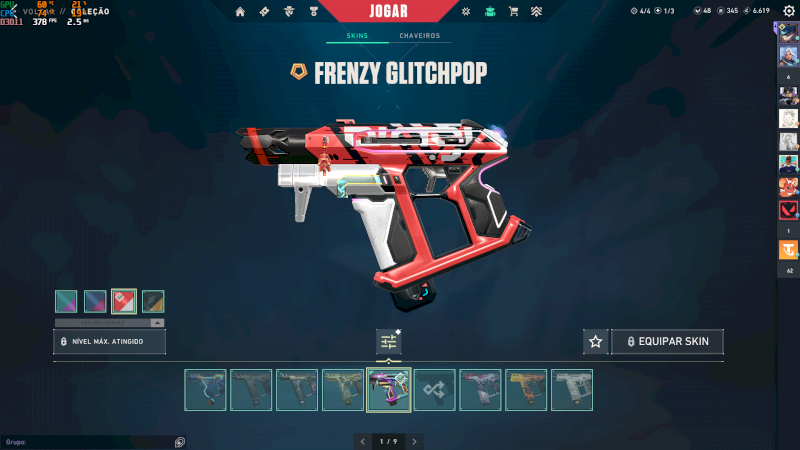Expand the Ver Melhorias upgrades bar

tap(109, 323)
